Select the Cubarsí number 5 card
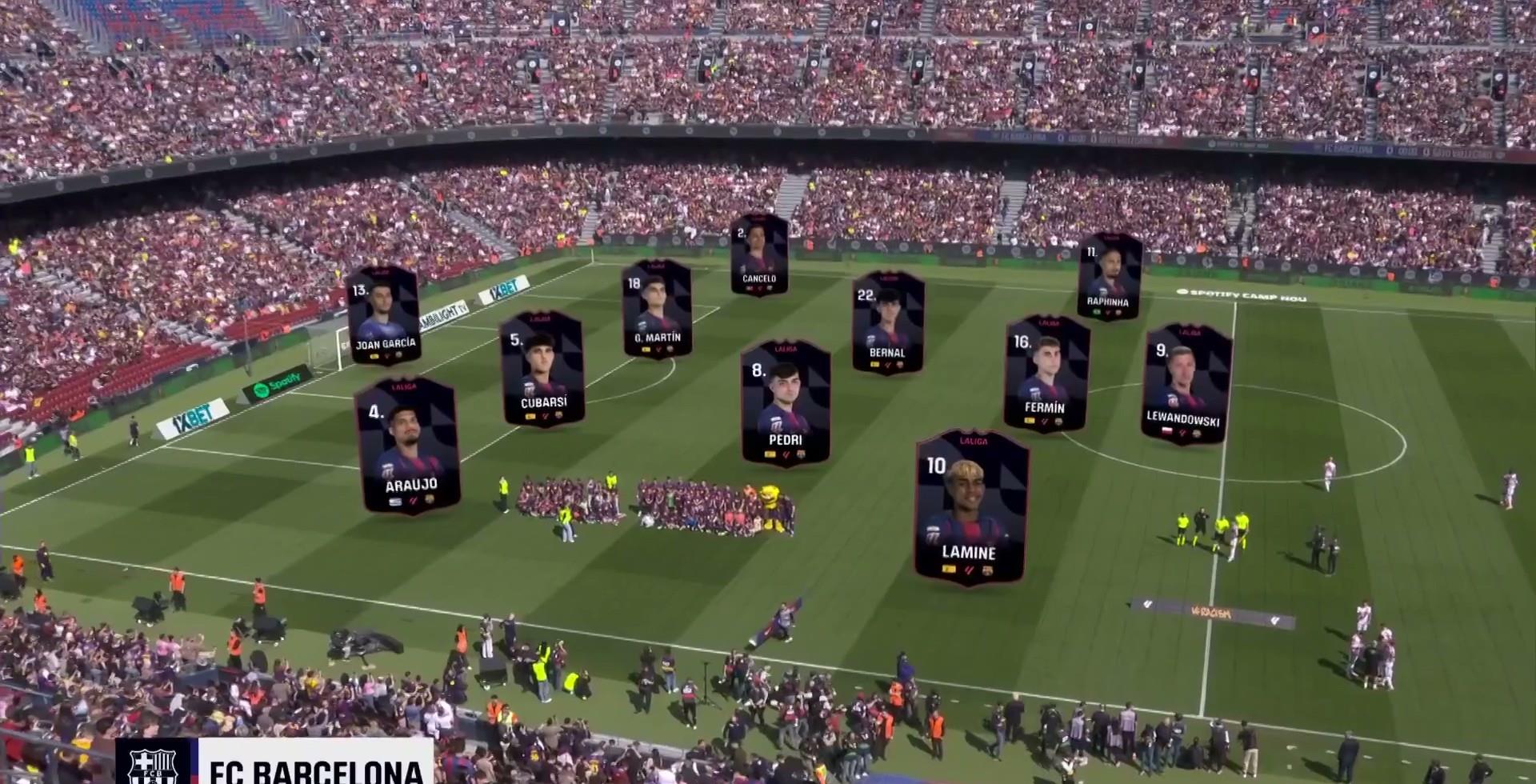This screenshot has width=1536, height=784. coord(543,369)
